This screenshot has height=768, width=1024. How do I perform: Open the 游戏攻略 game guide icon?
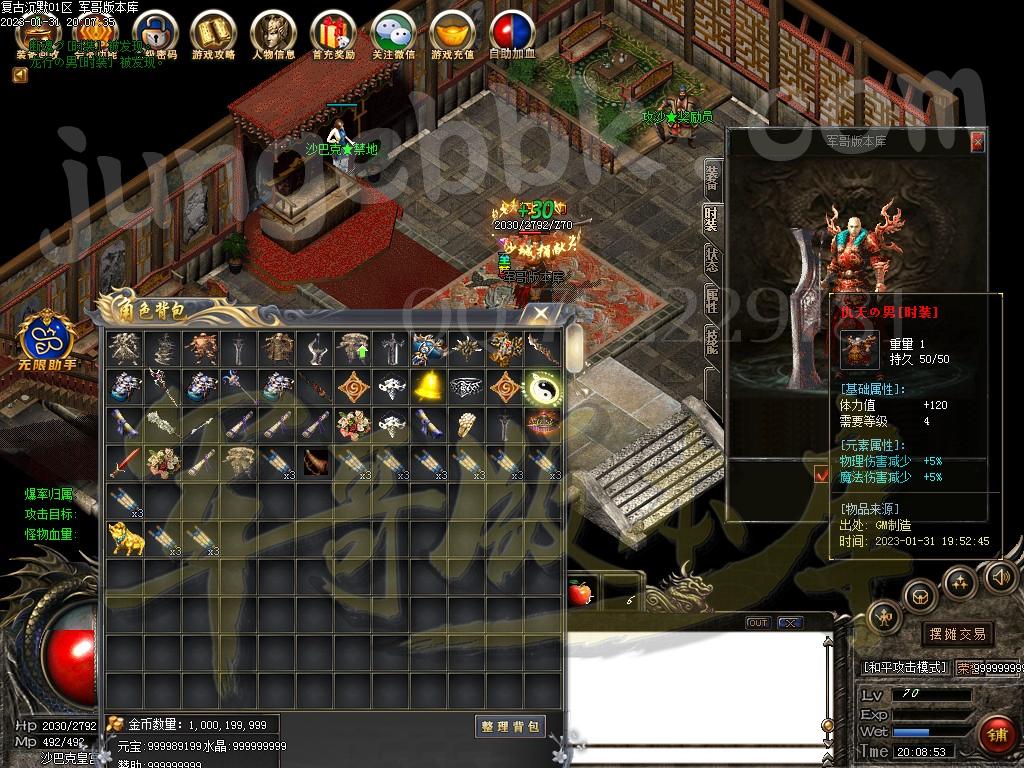click(x=213, y=33)
